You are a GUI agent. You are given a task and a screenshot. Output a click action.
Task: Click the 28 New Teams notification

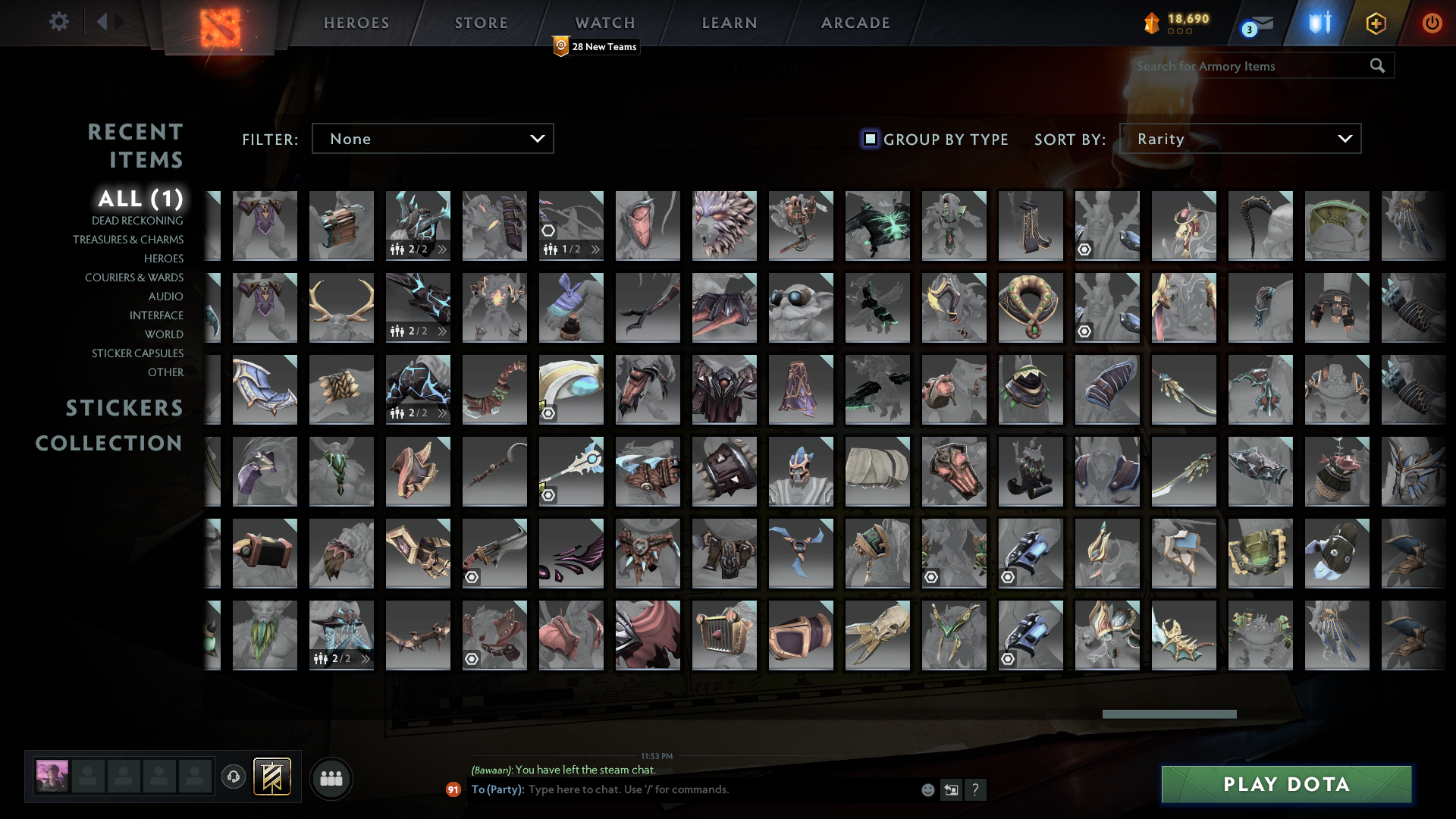click(x=596, y=46)
